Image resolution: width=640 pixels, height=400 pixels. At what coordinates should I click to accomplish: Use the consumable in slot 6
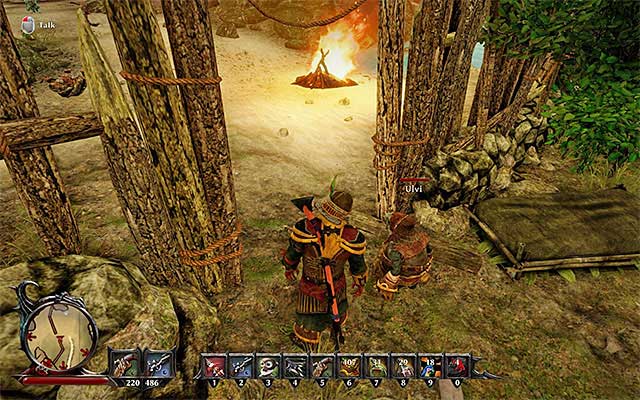pyautogui.click(x=349, y=366)
